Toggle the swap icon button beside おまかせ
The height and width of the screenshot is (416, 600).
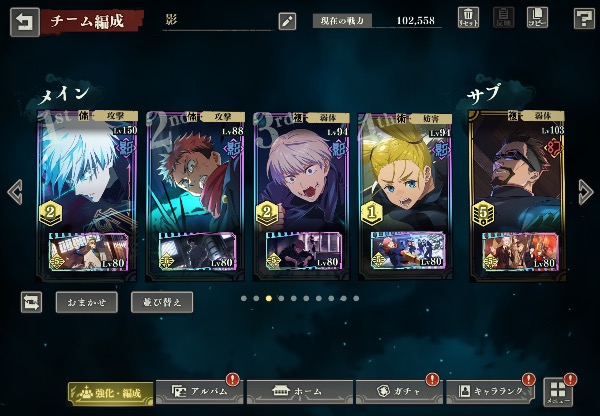click(31, 301)
